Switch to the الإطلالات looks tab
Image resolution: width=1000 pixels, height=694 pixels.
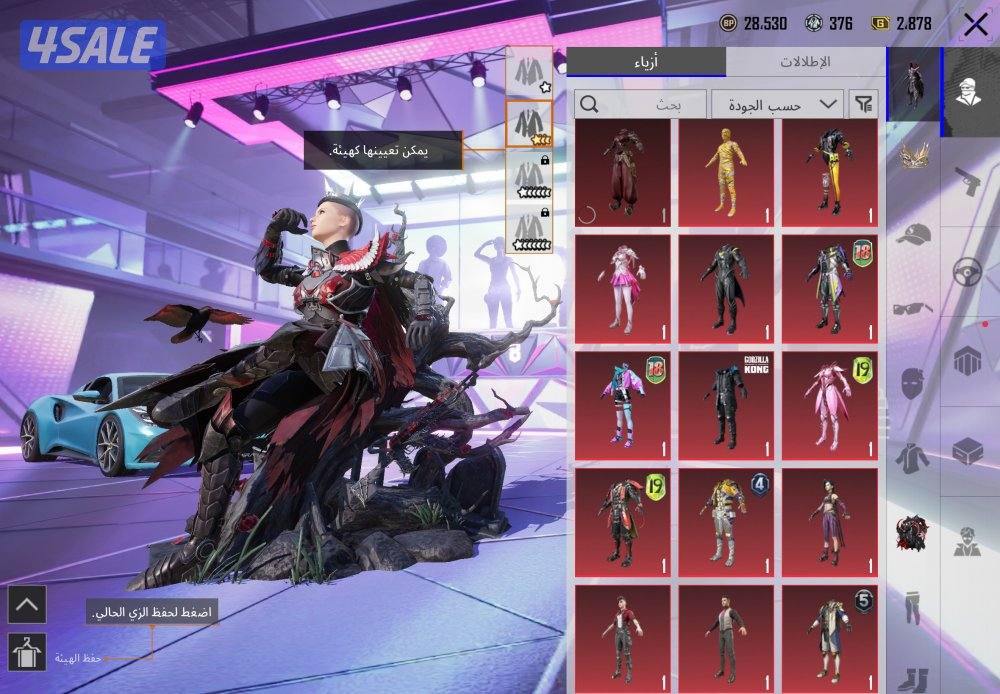click(805, 62)
